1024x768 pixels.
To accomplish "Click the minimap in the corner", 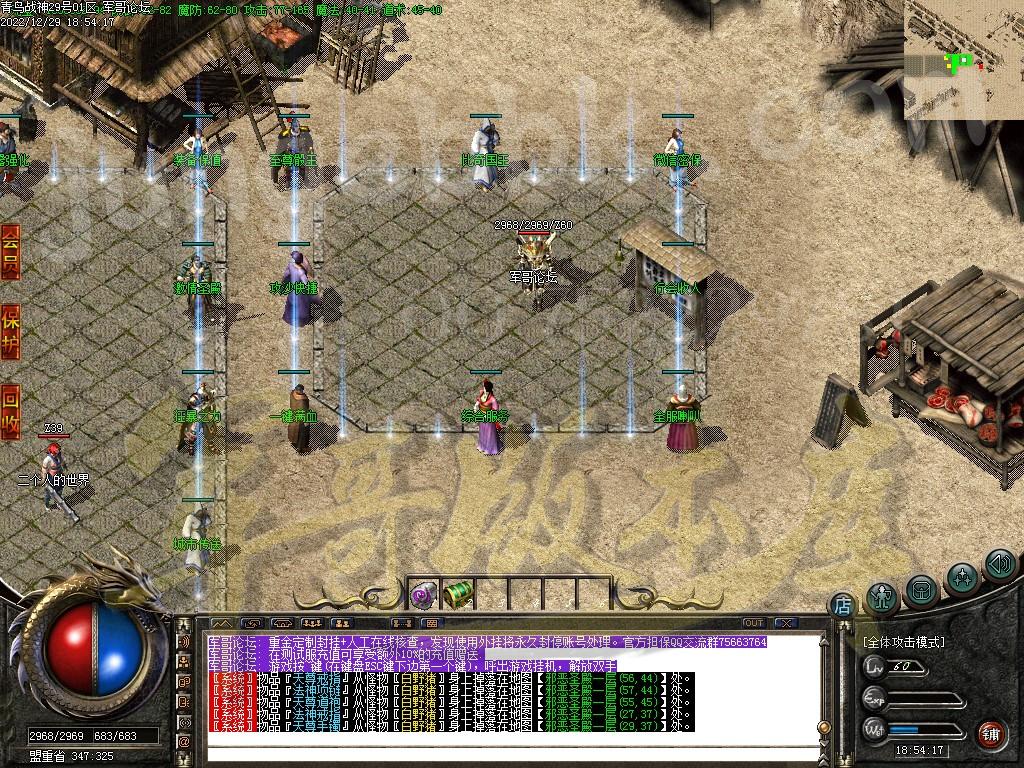I will [963, 59].
